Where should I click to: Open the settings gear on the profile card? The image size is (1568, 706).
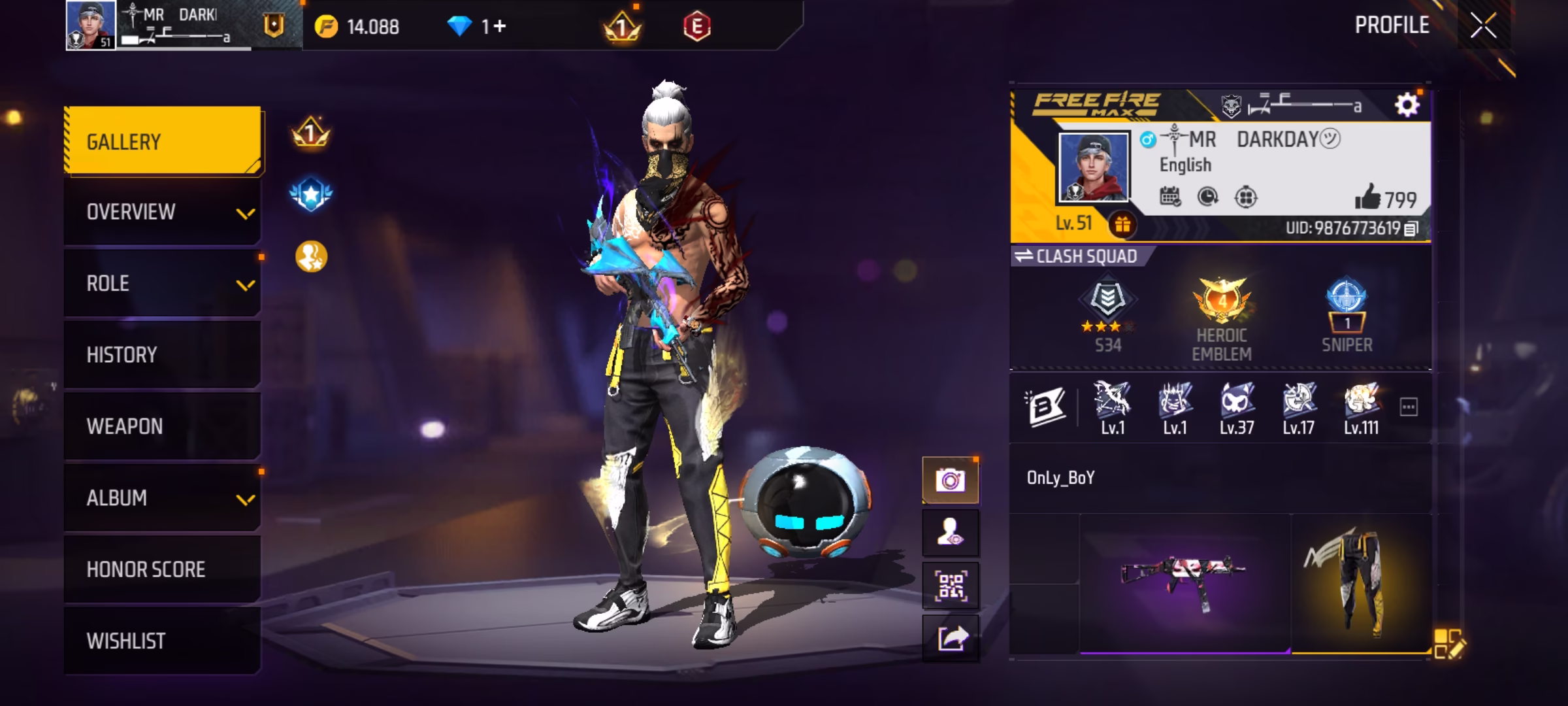pos(1409,105)
